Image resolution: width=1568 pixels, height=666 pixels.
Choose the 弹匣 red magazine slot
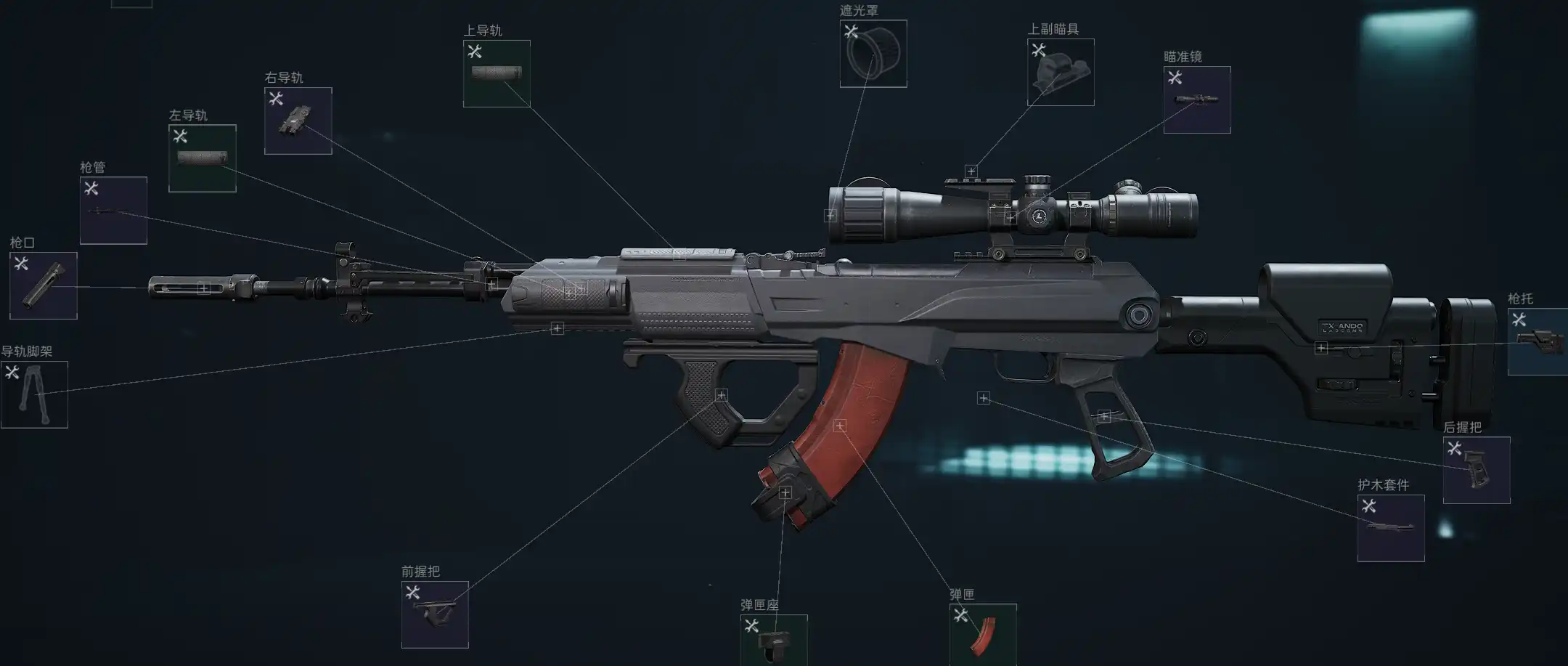983,634
